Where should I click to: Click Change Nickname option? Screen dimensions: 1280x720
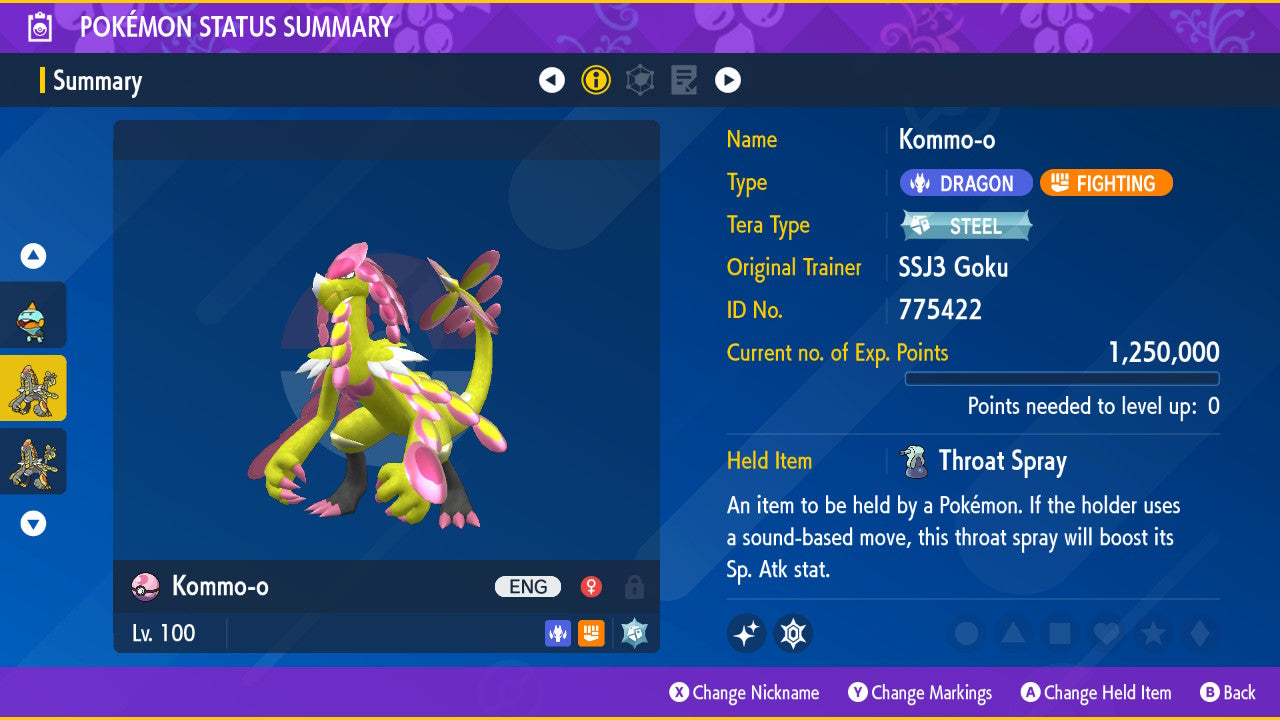744,693
